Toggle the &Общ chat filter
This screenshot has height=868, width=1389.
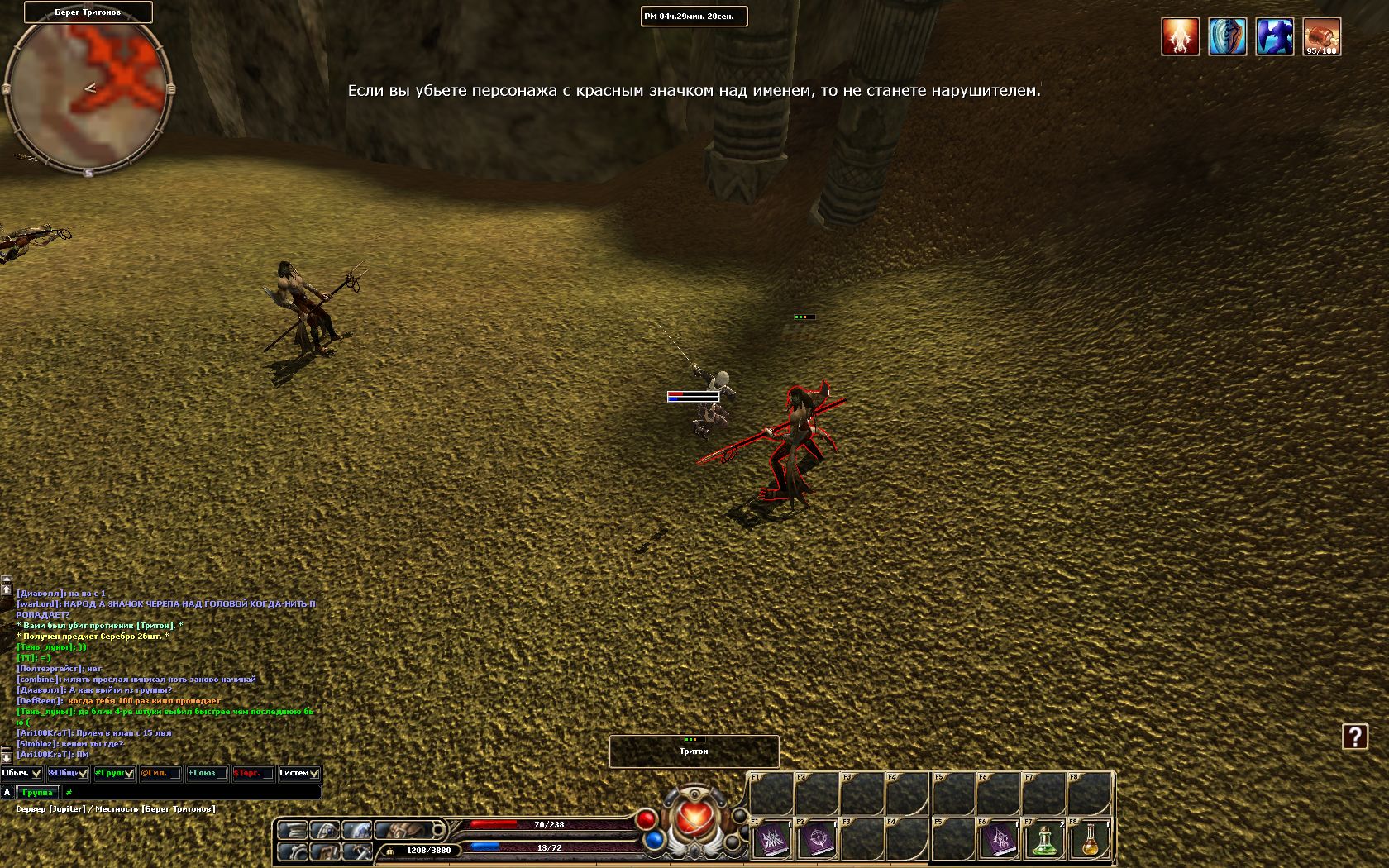pos(83,774)
